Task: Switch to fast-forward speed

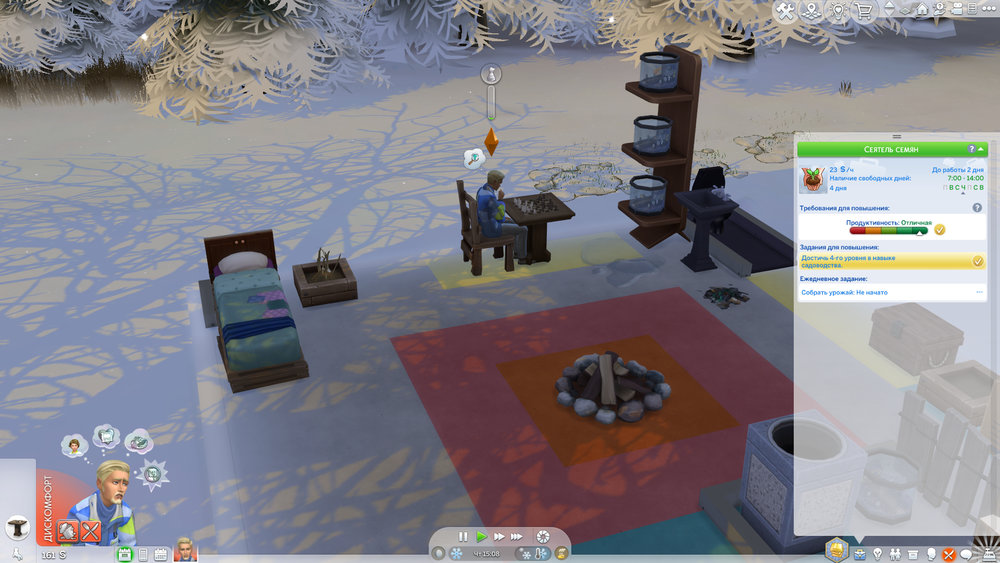Action: tap(498, 537)
